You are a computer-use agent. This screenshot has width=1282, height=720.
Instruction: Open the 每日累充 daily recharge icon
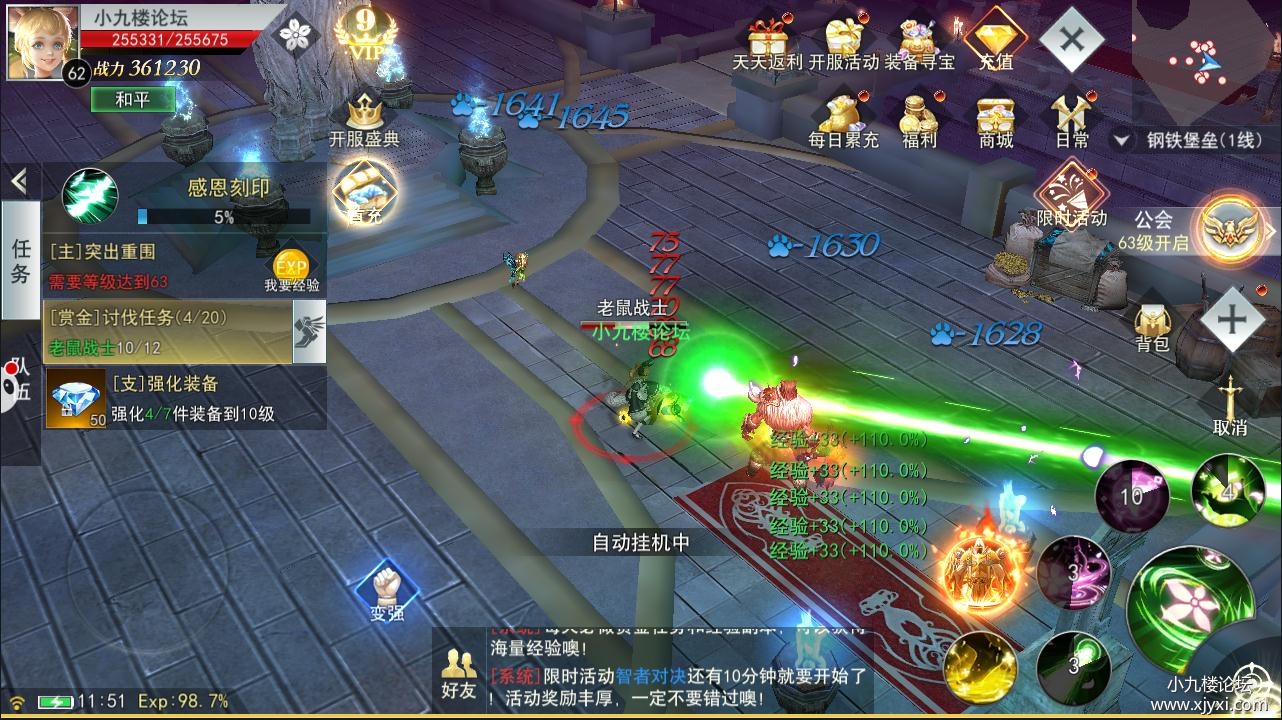tap(843, 118)
